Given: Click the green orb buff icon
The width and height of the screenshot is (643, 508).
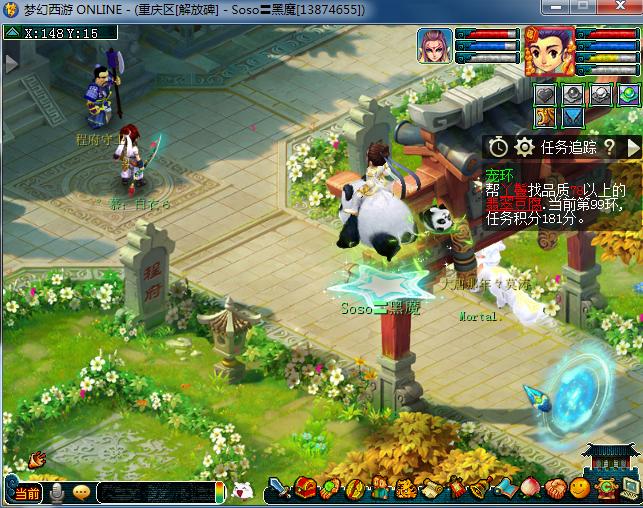Looking at the screenshot, I should (x=627, y=95).
